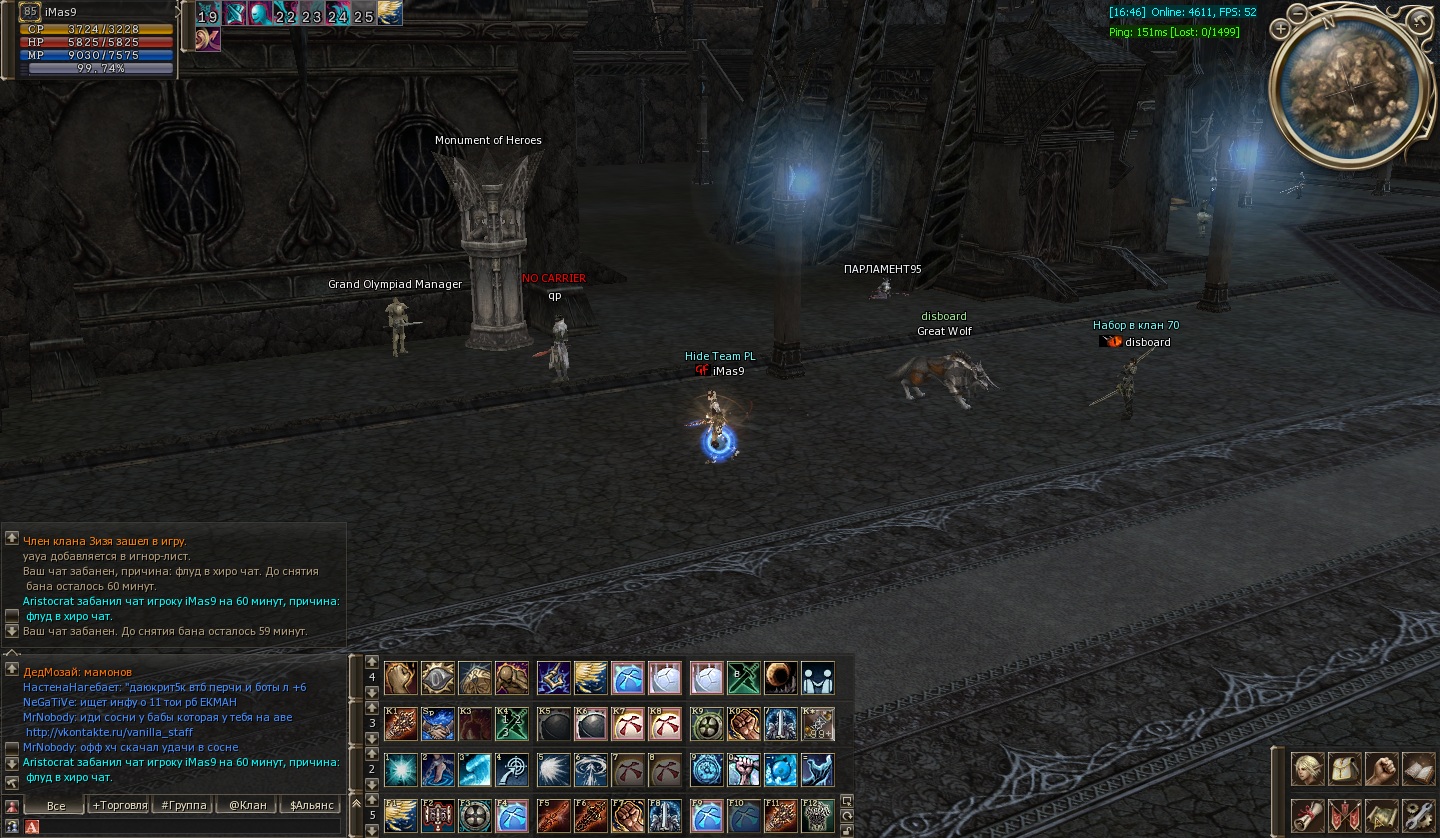Viewport: 1440px width, 838px height.
Task: Open the inventory bag icon
Action: 1345,769
